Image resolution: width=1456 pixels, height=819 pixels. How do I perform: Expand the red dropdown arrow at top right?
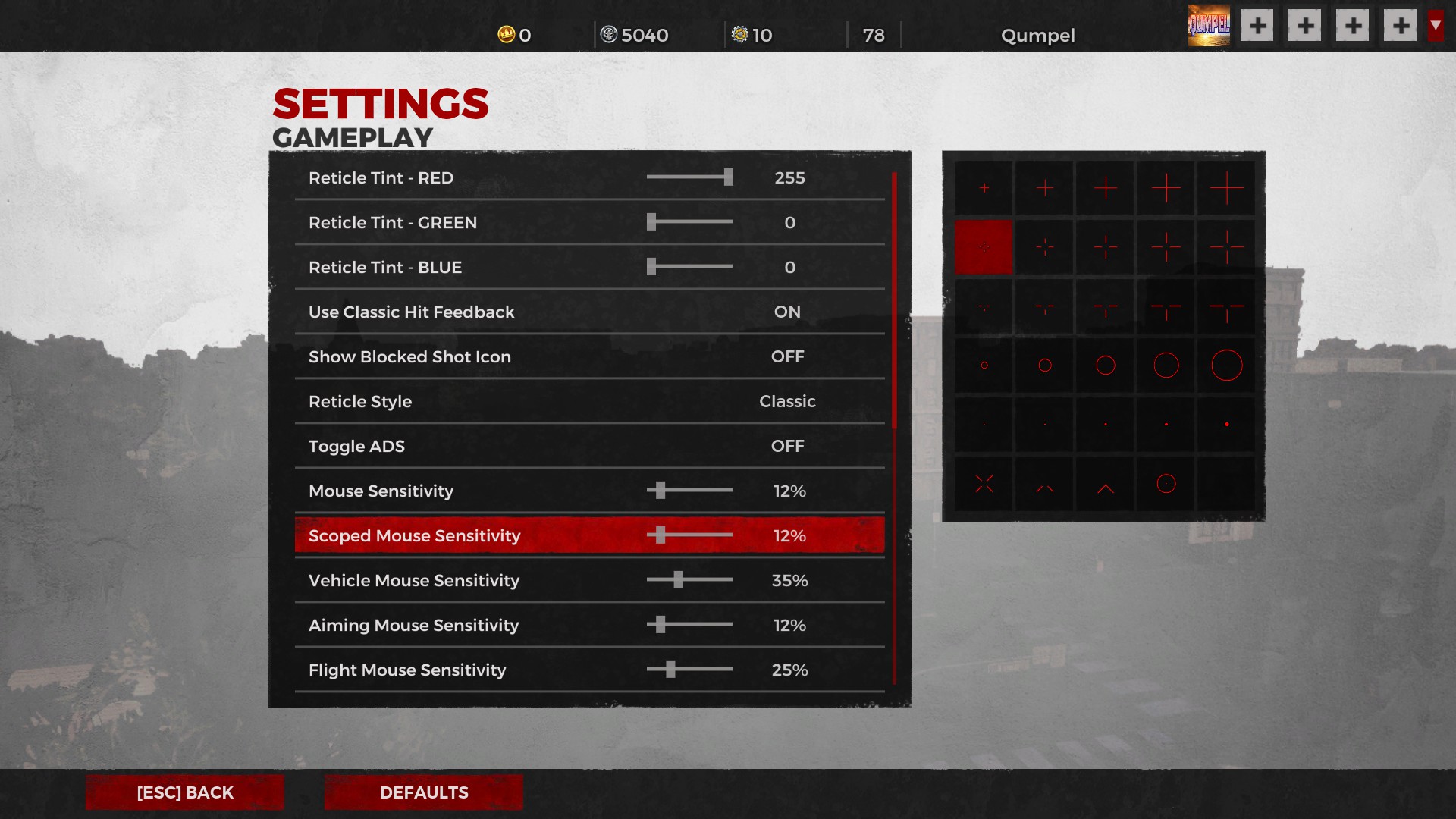click(x=1435, y=26)
